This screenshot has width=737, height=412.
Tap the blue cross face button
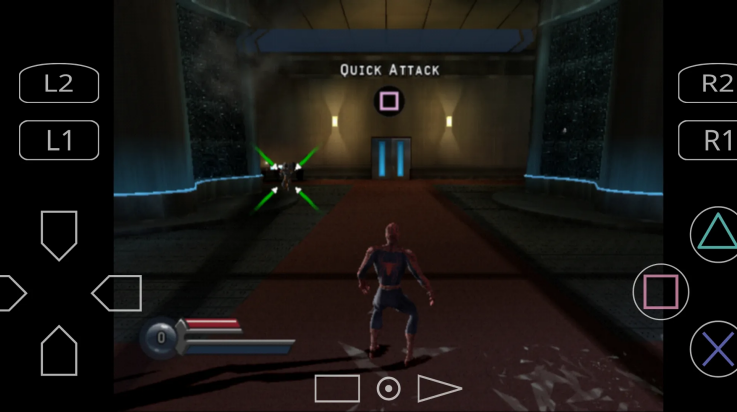716,349
